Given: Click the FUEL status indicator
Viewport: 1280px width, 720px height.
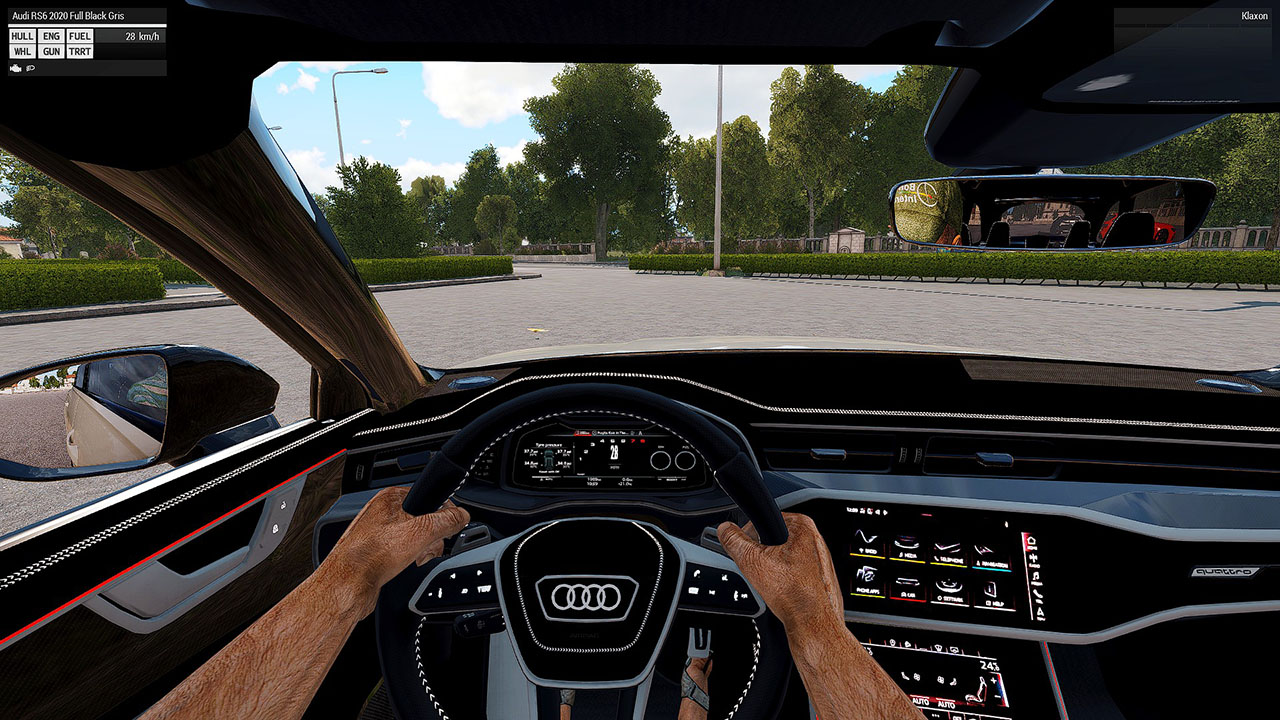Looking at the screenshot, I should pos(80,36).
